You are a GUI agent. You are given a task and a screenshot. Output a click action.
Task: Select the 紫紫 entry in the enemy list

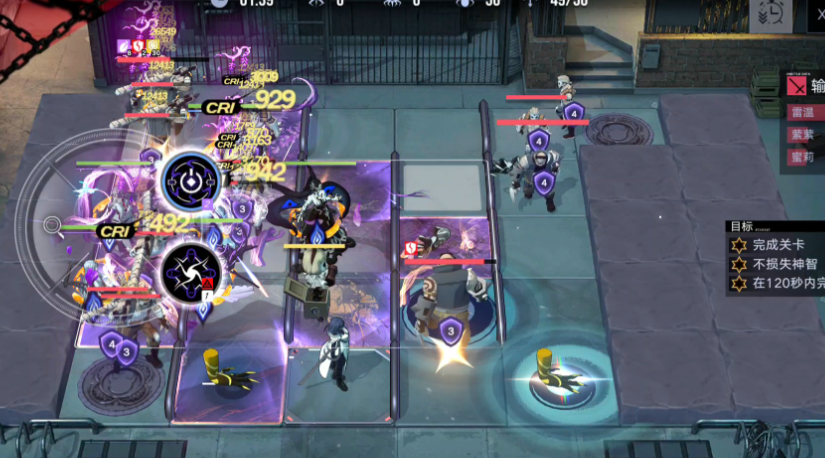(x=803, y=134)
